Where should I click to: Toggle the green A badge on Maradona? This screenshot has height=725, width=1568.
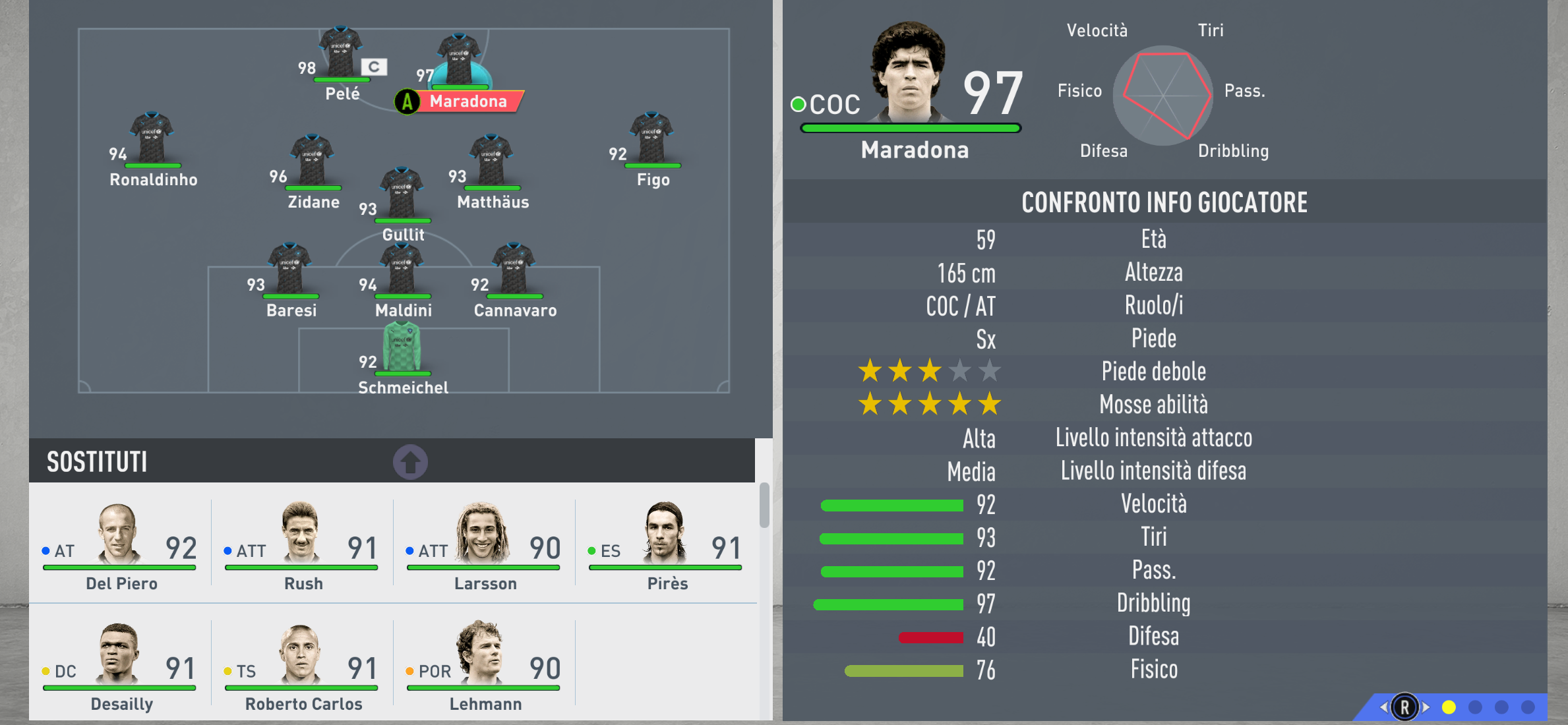coord(407,101)
